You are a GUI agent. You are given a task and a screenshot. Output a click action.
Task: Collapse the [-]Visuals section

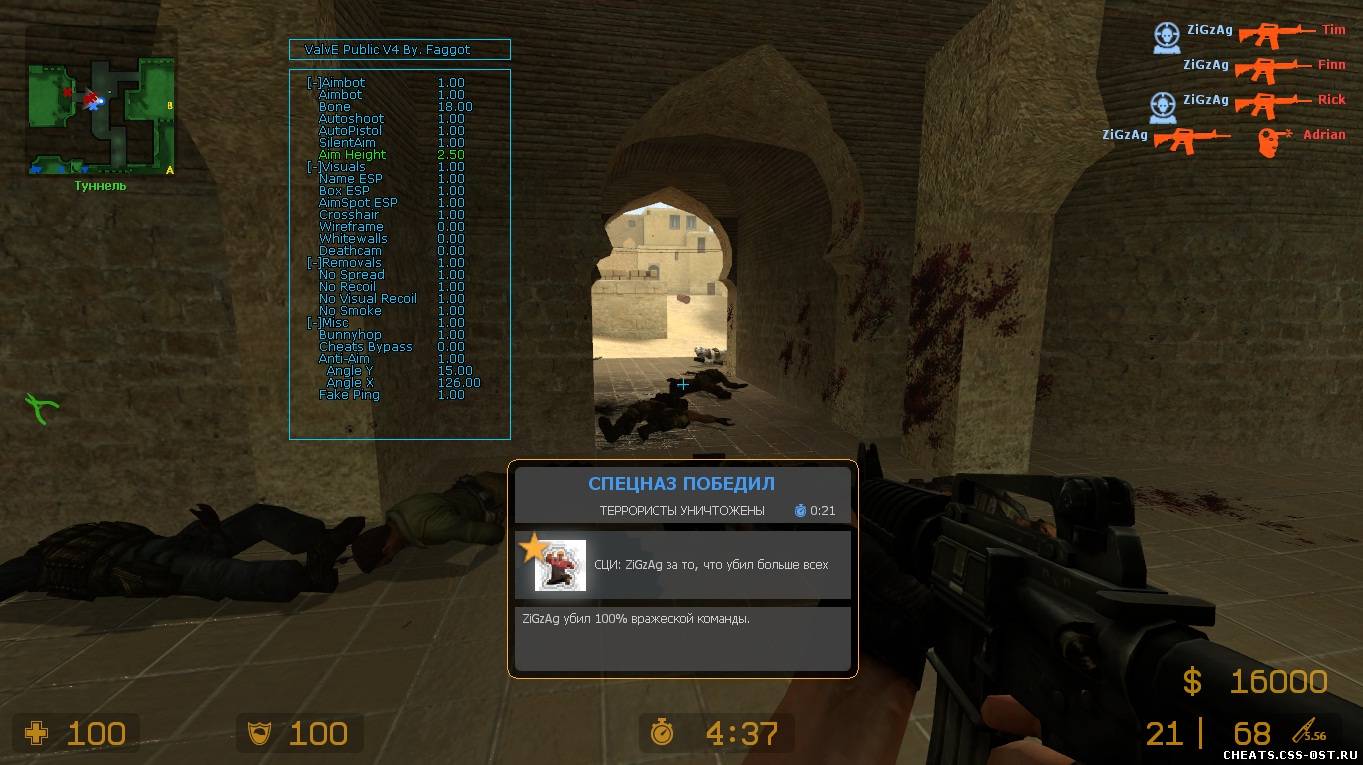tap(336, 167)
